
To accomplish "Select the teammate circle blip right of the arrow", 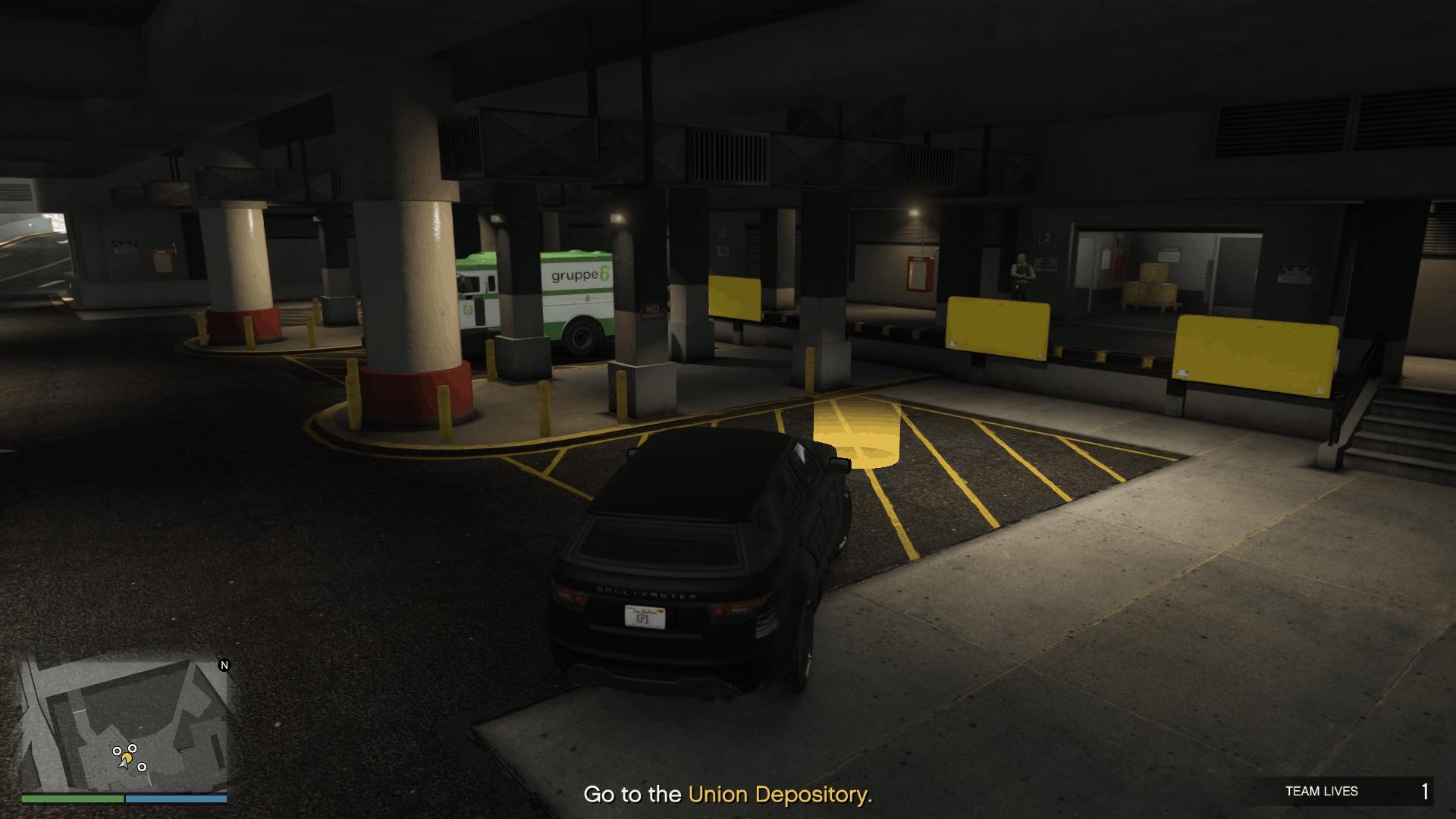I will pyautogui.click(x=142, y=767).
